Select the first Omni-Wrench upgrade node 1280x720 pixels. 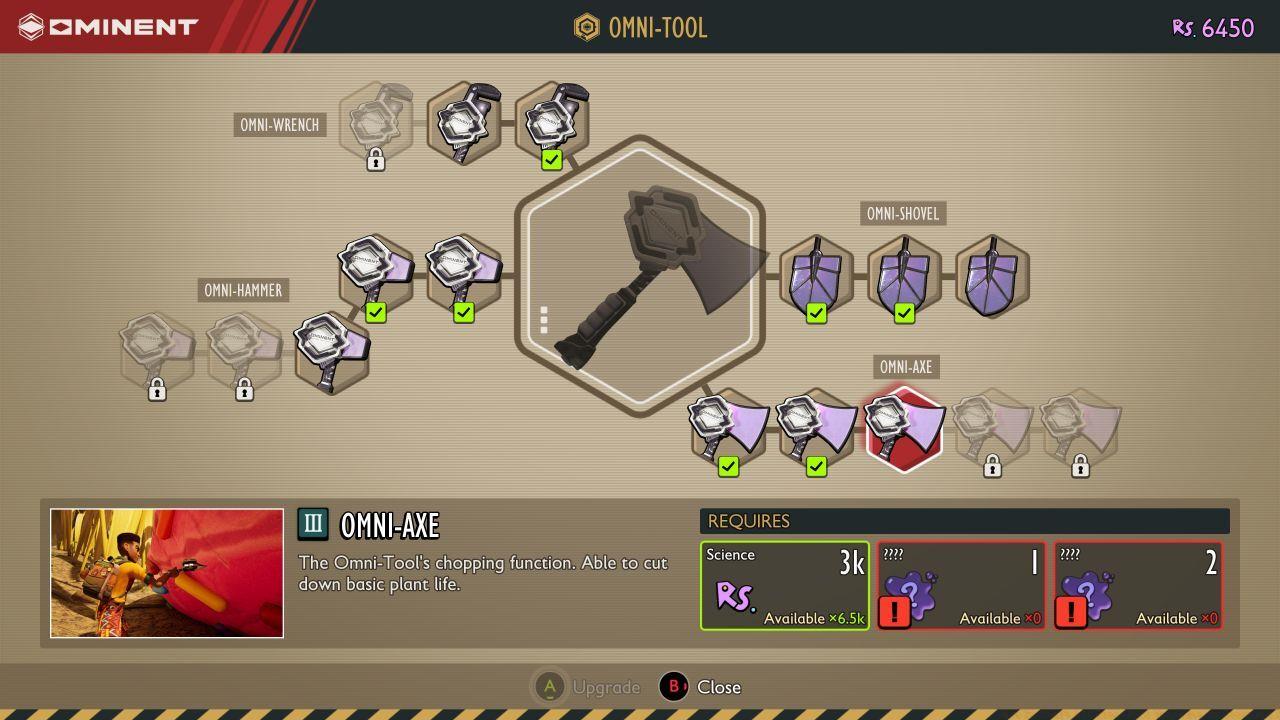tap(464, 120)
